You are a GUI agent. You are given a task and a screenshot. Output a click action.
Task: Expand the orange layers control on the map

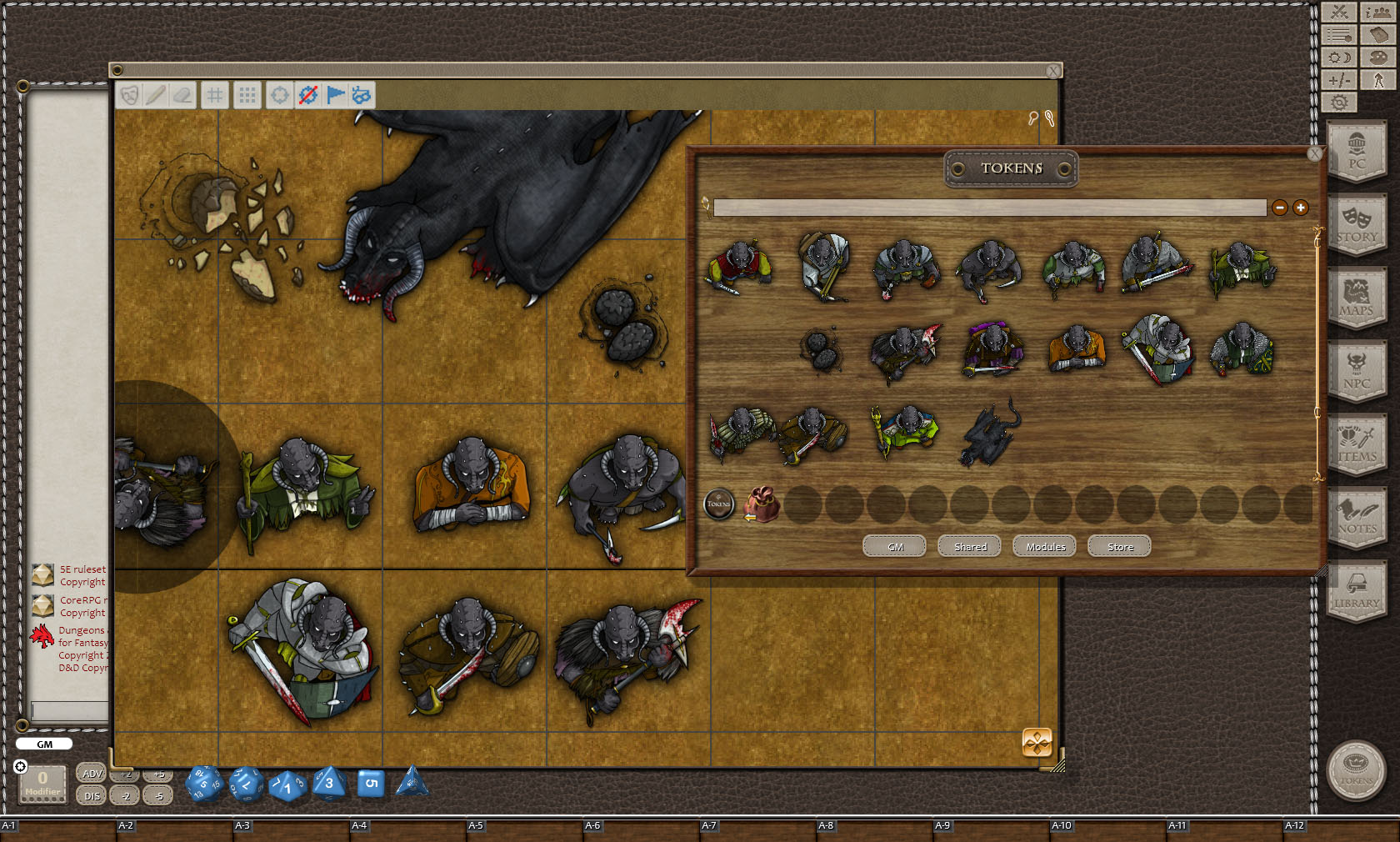coord(1036,742)
